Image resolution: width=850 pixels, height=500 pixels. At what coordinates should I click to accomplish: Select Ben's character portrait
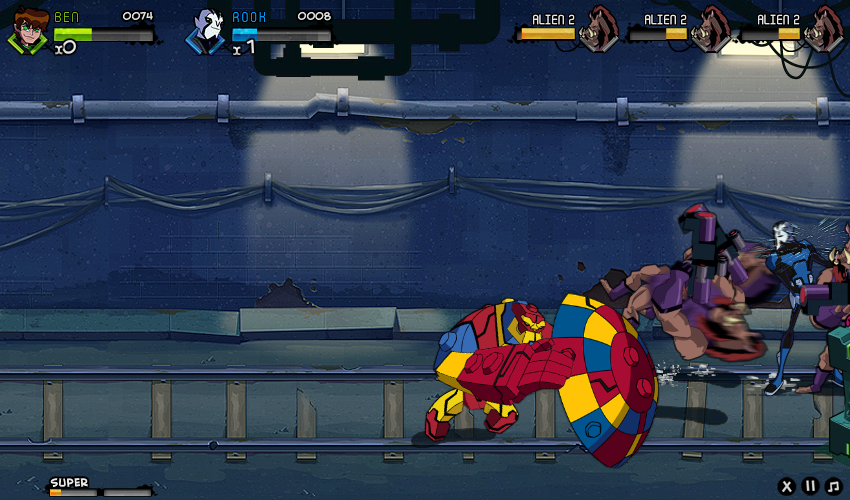point(28,30)
